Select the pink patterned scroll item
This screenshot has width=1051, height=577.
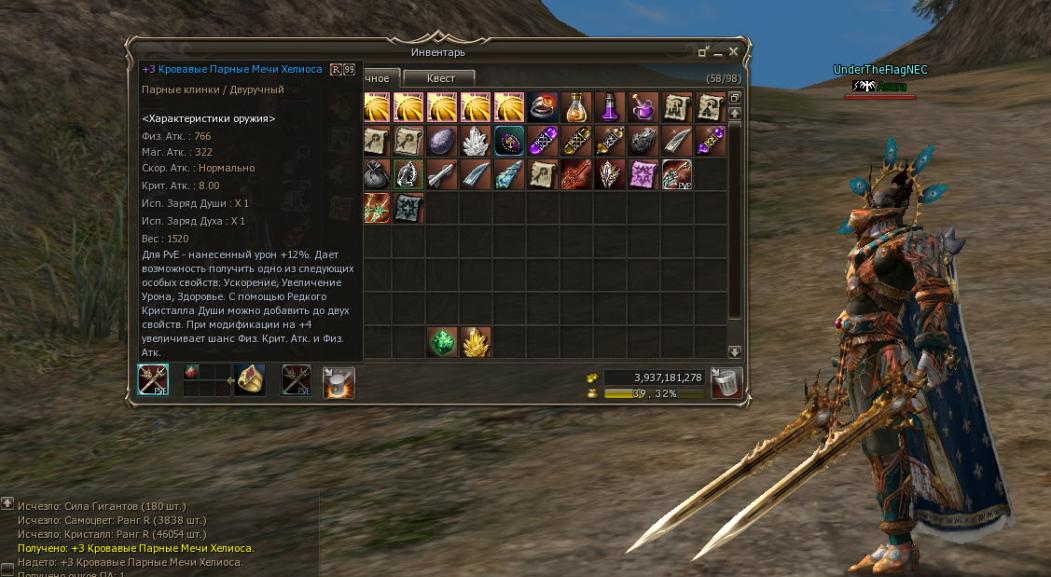click(x=643, y=174)
